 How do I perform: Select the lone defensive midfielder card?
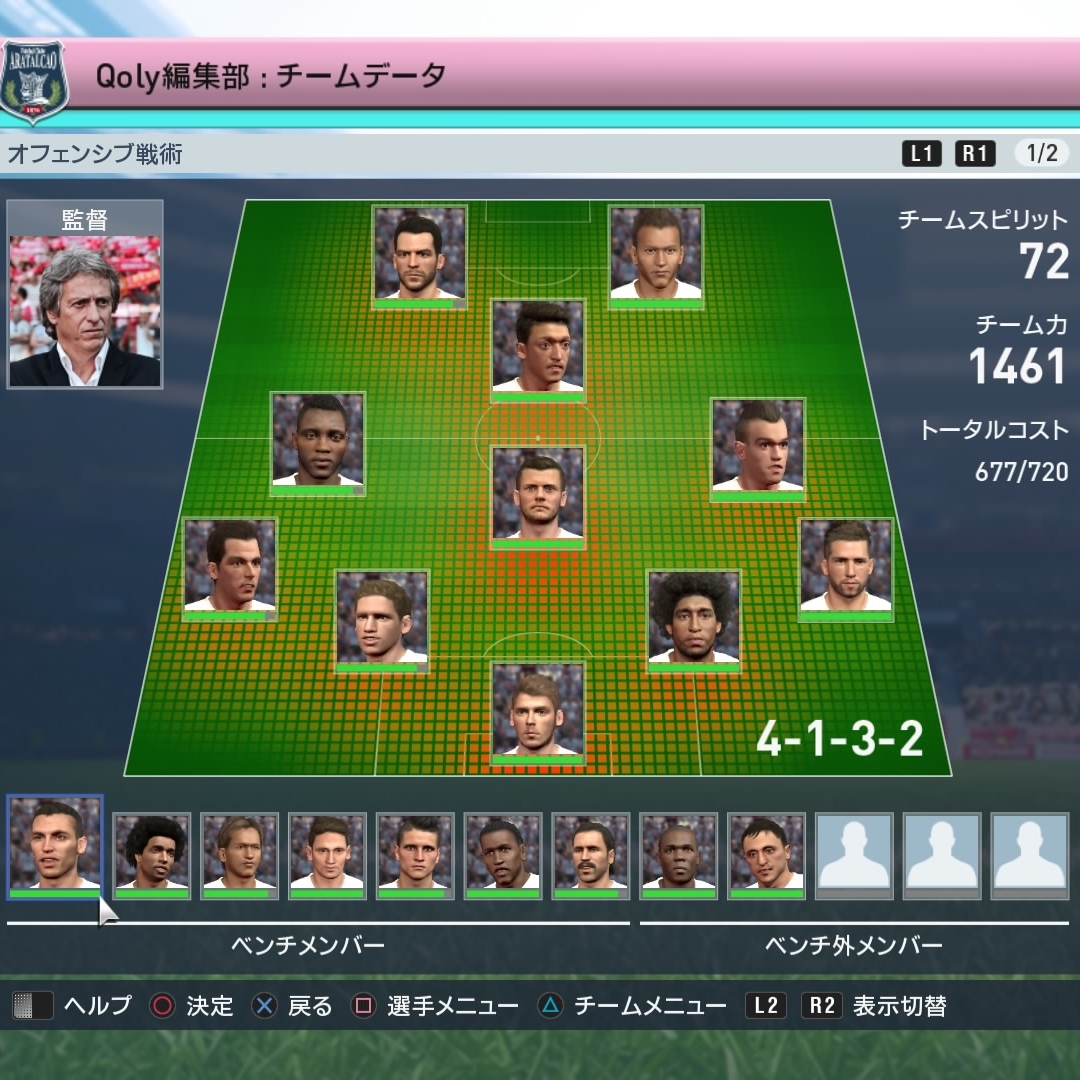(x=538, y=497)
